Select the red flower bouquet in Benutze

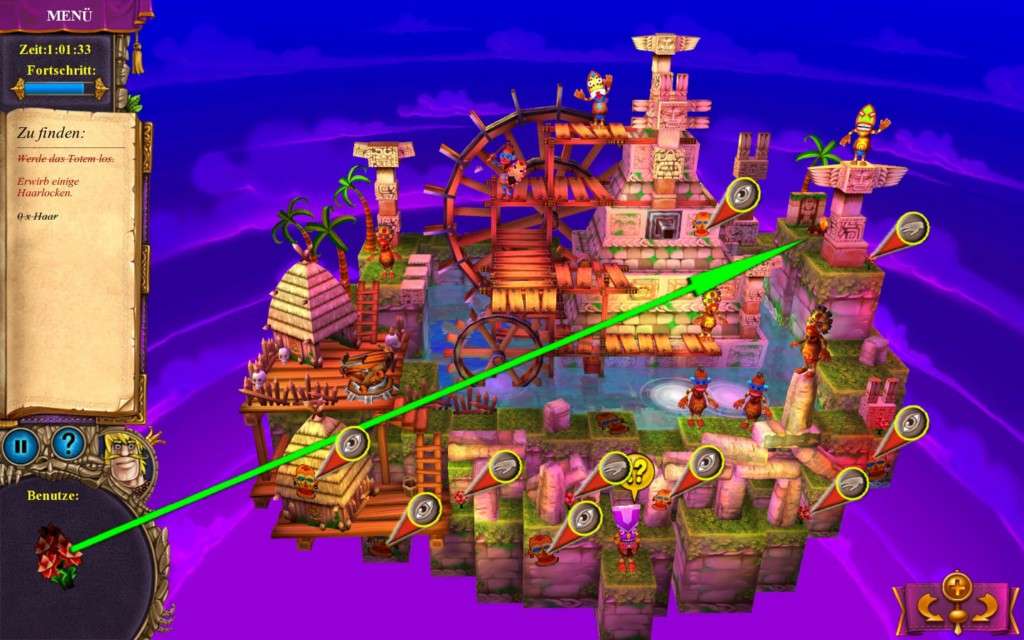[58, 558]
